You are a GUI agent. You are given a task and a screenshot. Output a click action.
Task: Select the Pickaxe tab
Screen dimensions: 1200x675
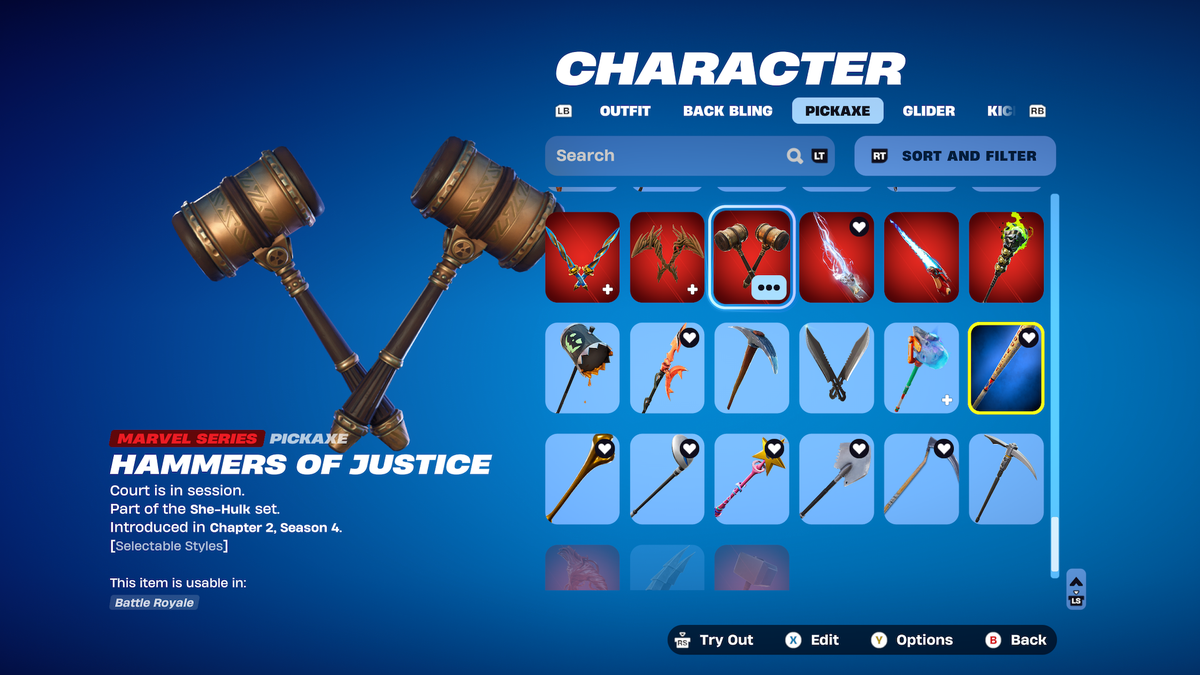tap(837, 111)
